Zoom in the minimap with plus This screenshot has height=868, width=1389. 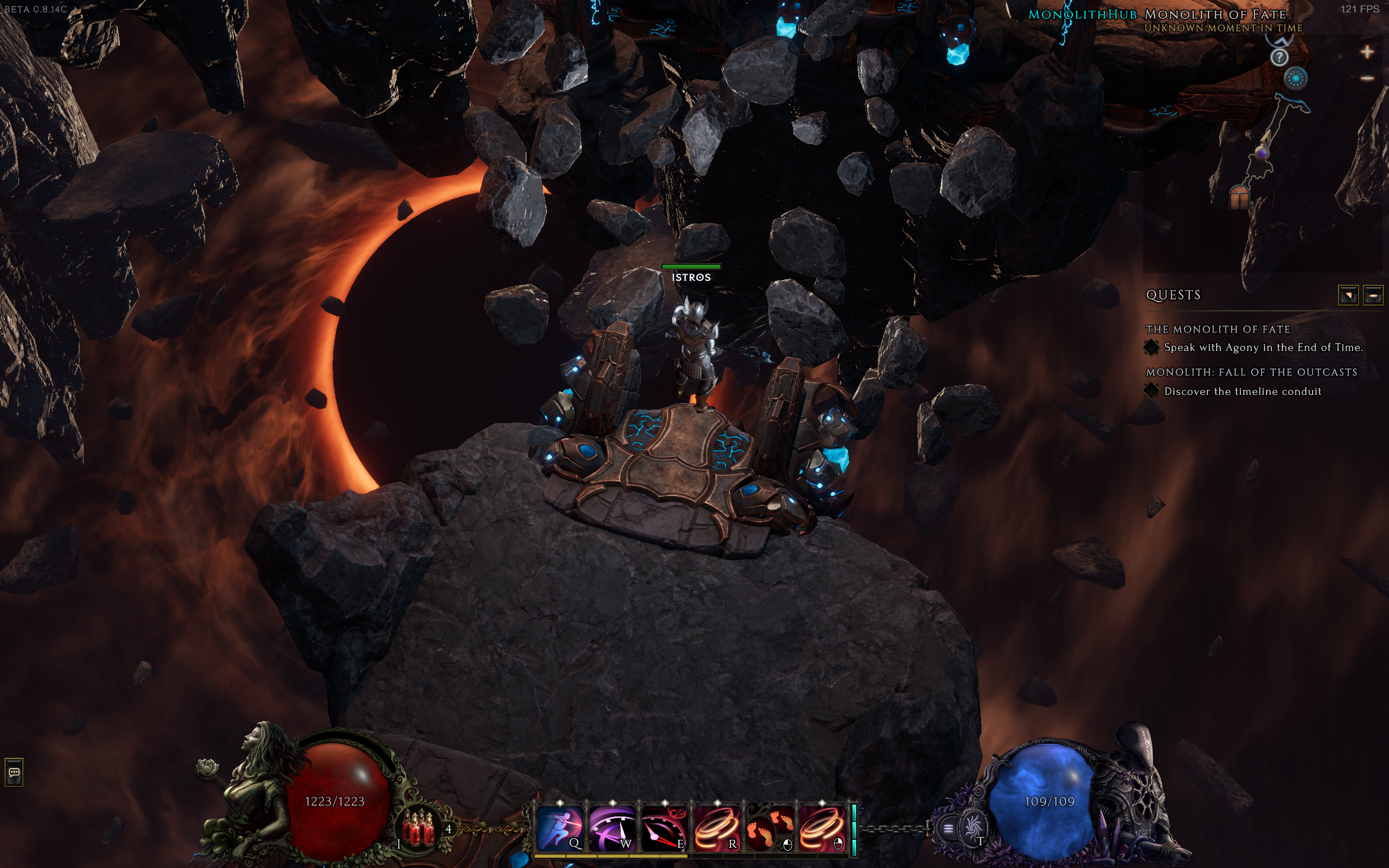tap(1367, 52)
